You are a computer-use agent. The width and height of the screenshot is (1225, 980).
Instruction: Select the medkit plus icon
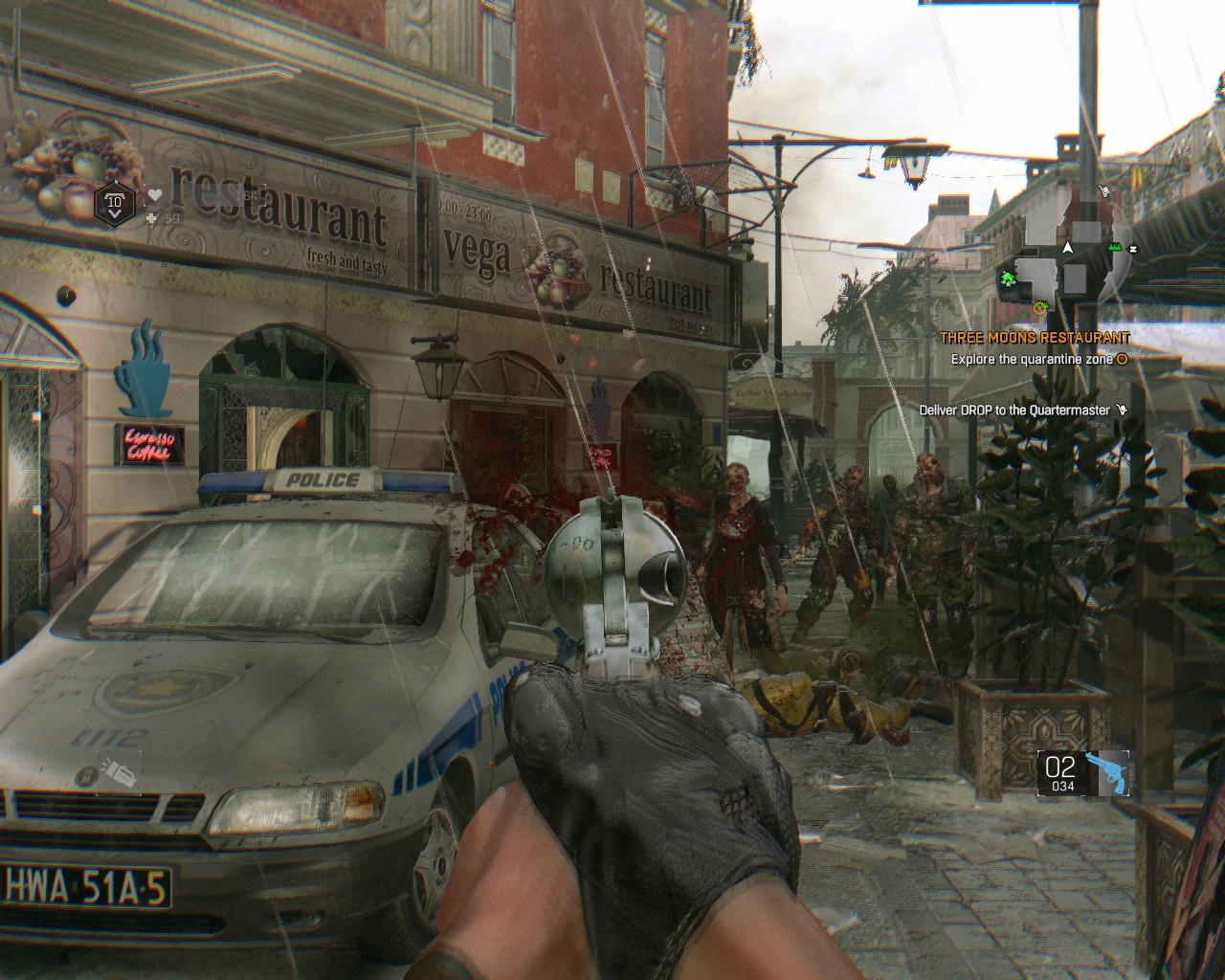(150, 219)
